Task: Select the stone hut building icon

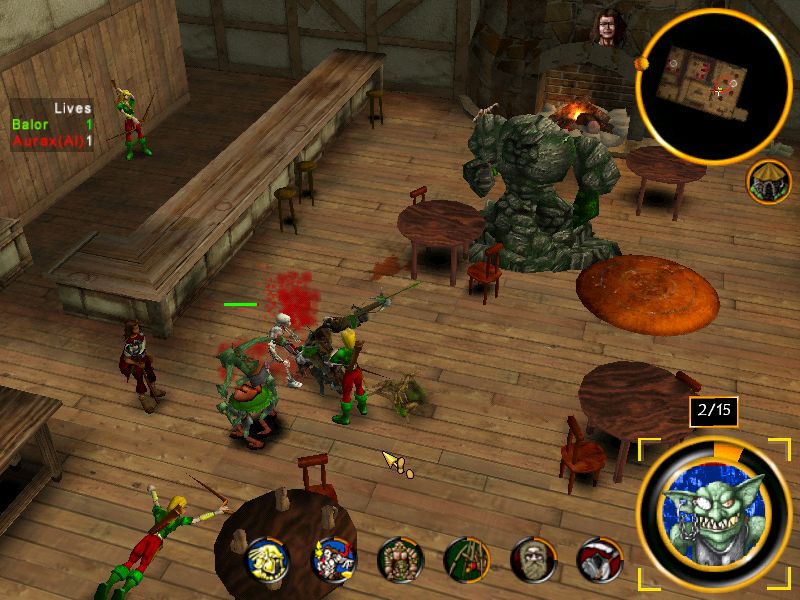Action: [x=768, y=181]
